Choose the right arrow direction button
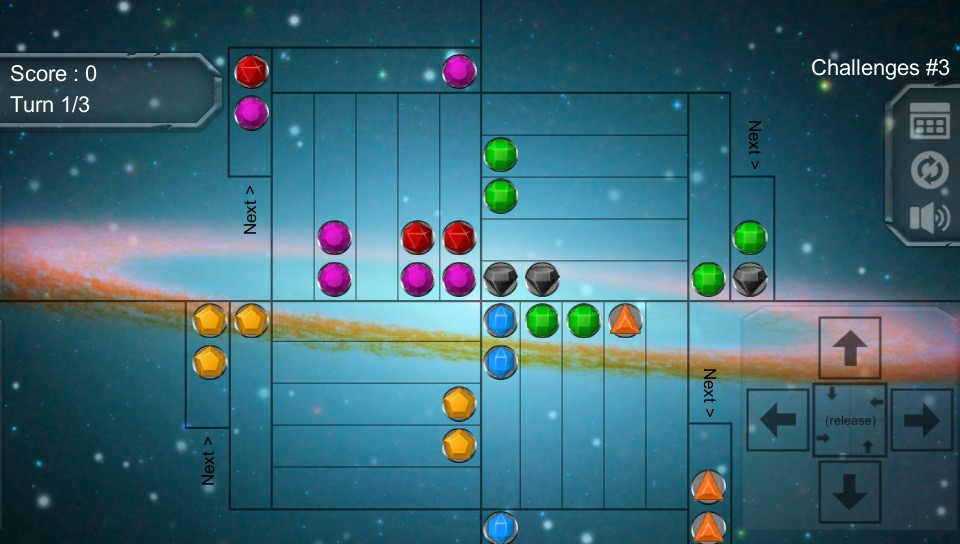960x544 pixels. click(x=921, y=420)
